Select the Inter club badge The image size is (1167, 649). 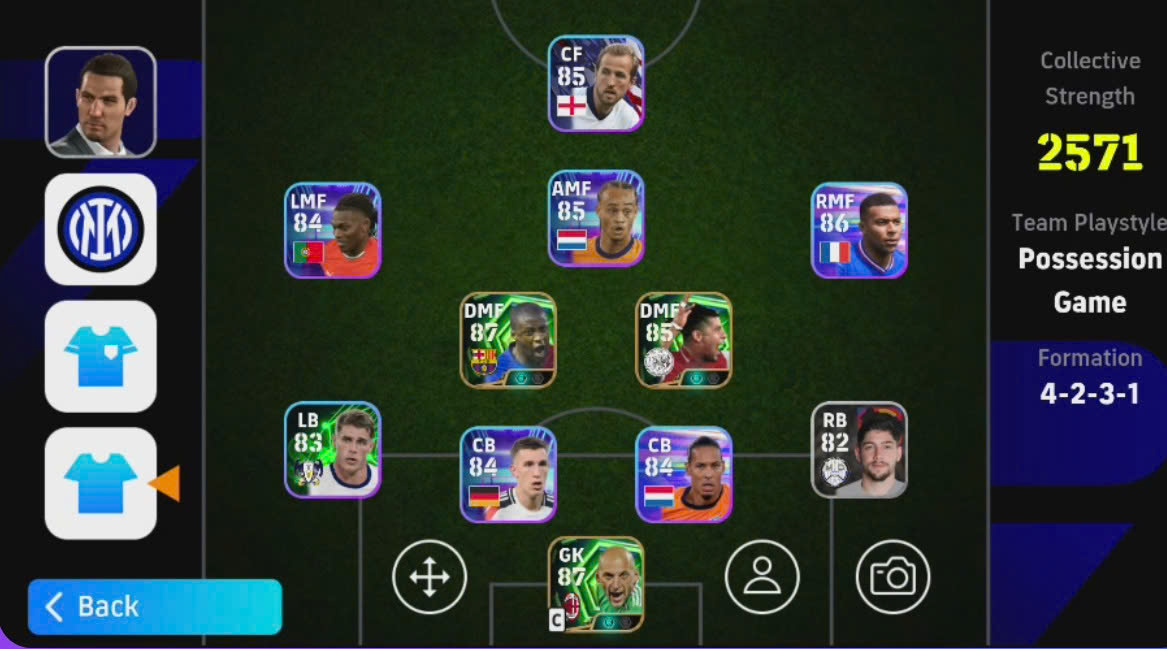point(100,229)
